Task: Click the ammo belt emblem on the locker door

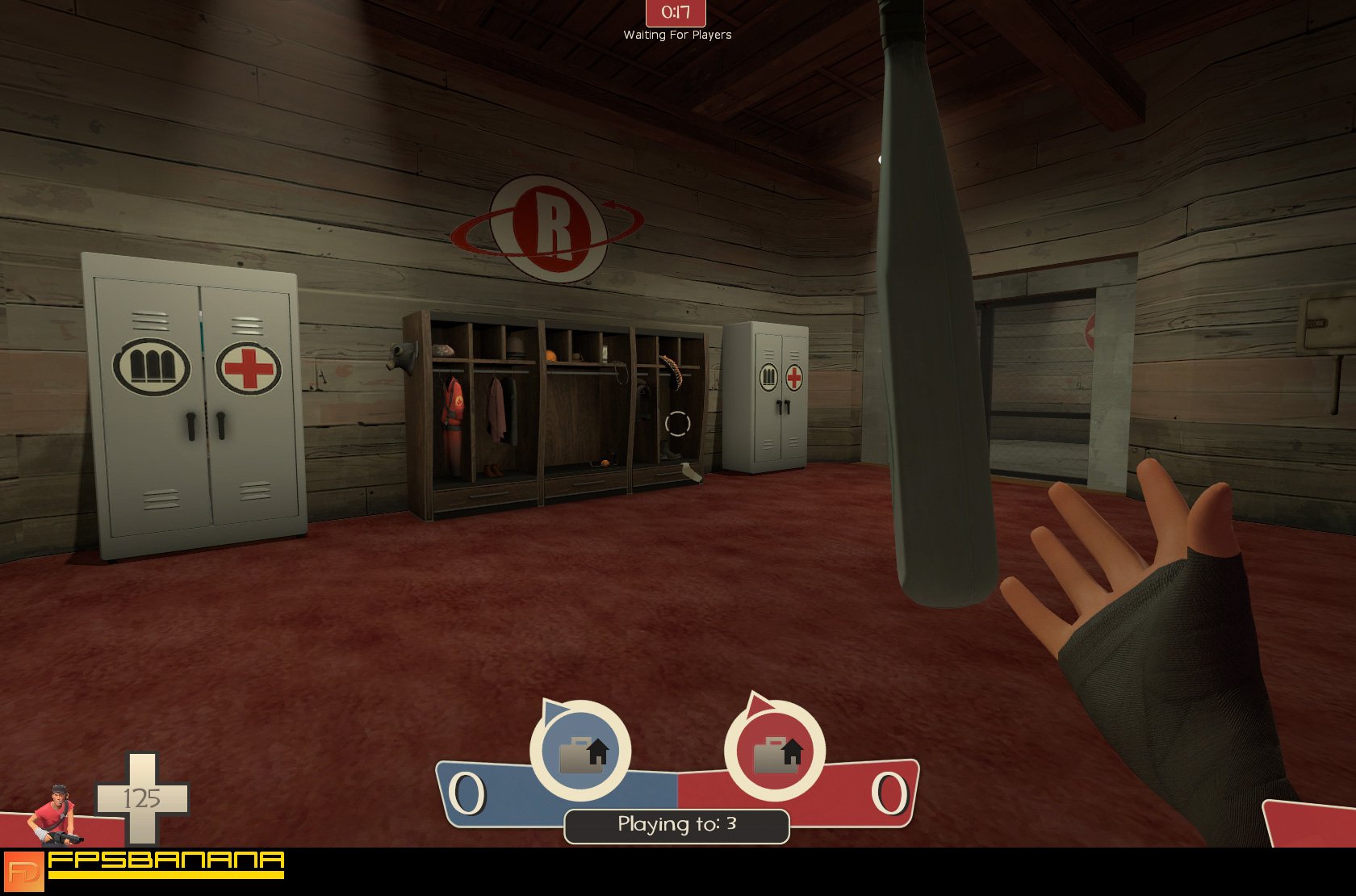Action: click(x=151, y=366)
